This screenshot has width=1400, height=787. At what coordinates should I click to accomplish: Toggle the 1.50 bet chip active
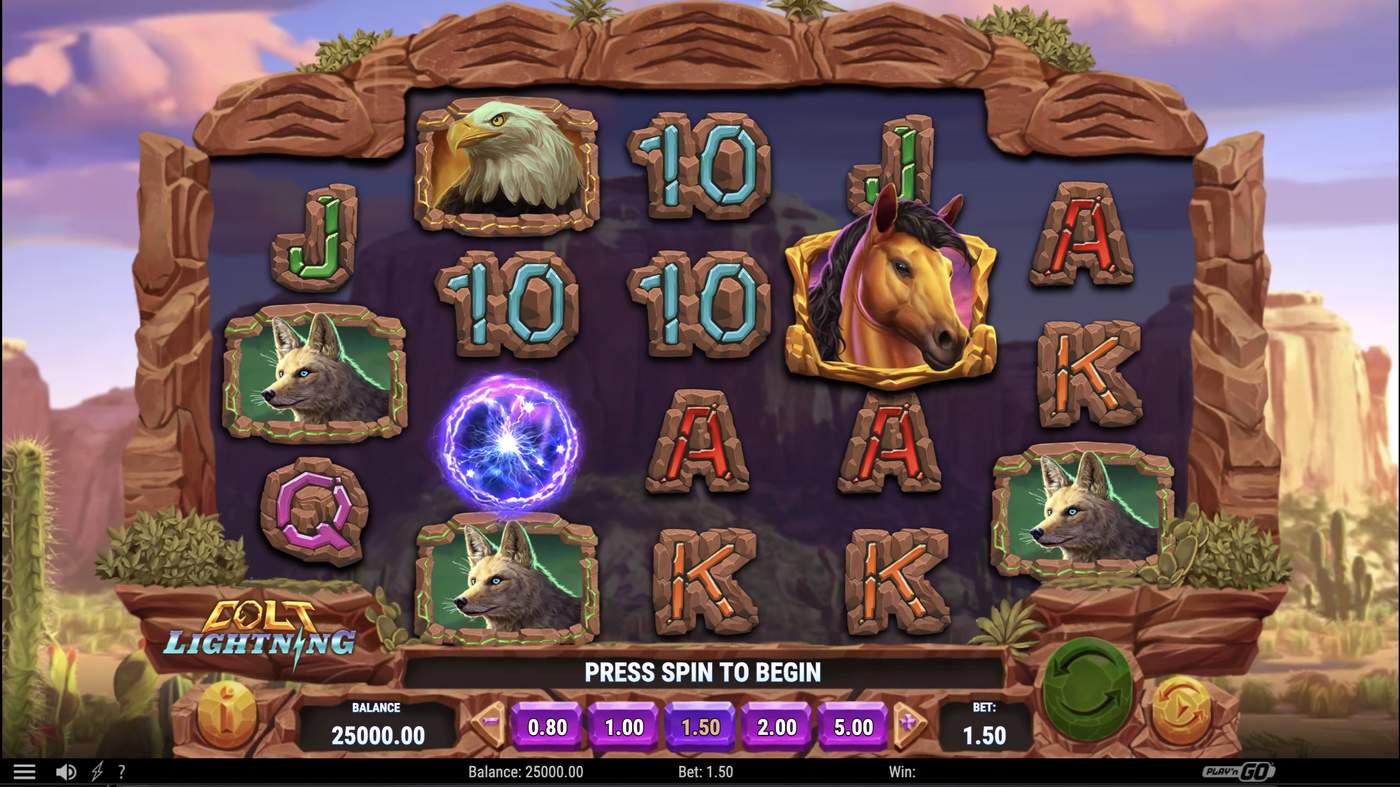coord(700,727)
